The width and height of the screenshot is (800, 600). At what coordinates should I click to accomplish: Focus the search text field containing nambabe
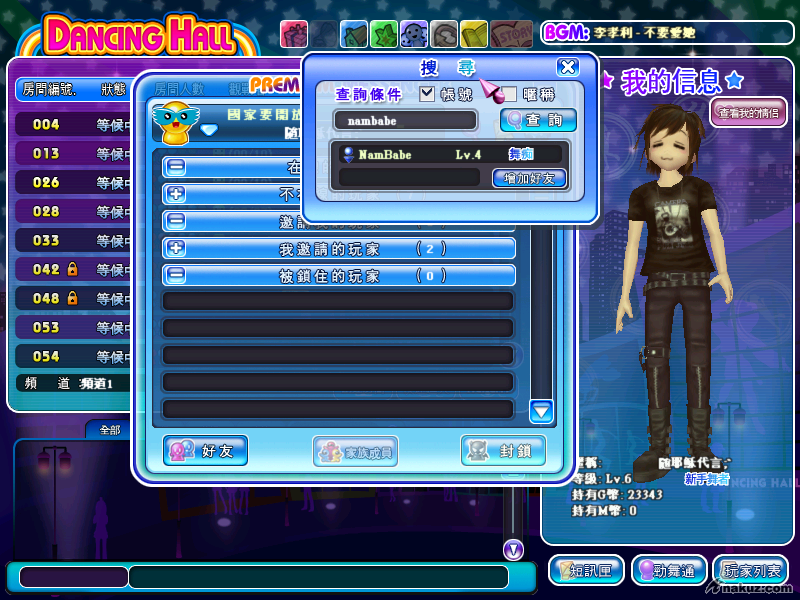(x=405, y=120)
